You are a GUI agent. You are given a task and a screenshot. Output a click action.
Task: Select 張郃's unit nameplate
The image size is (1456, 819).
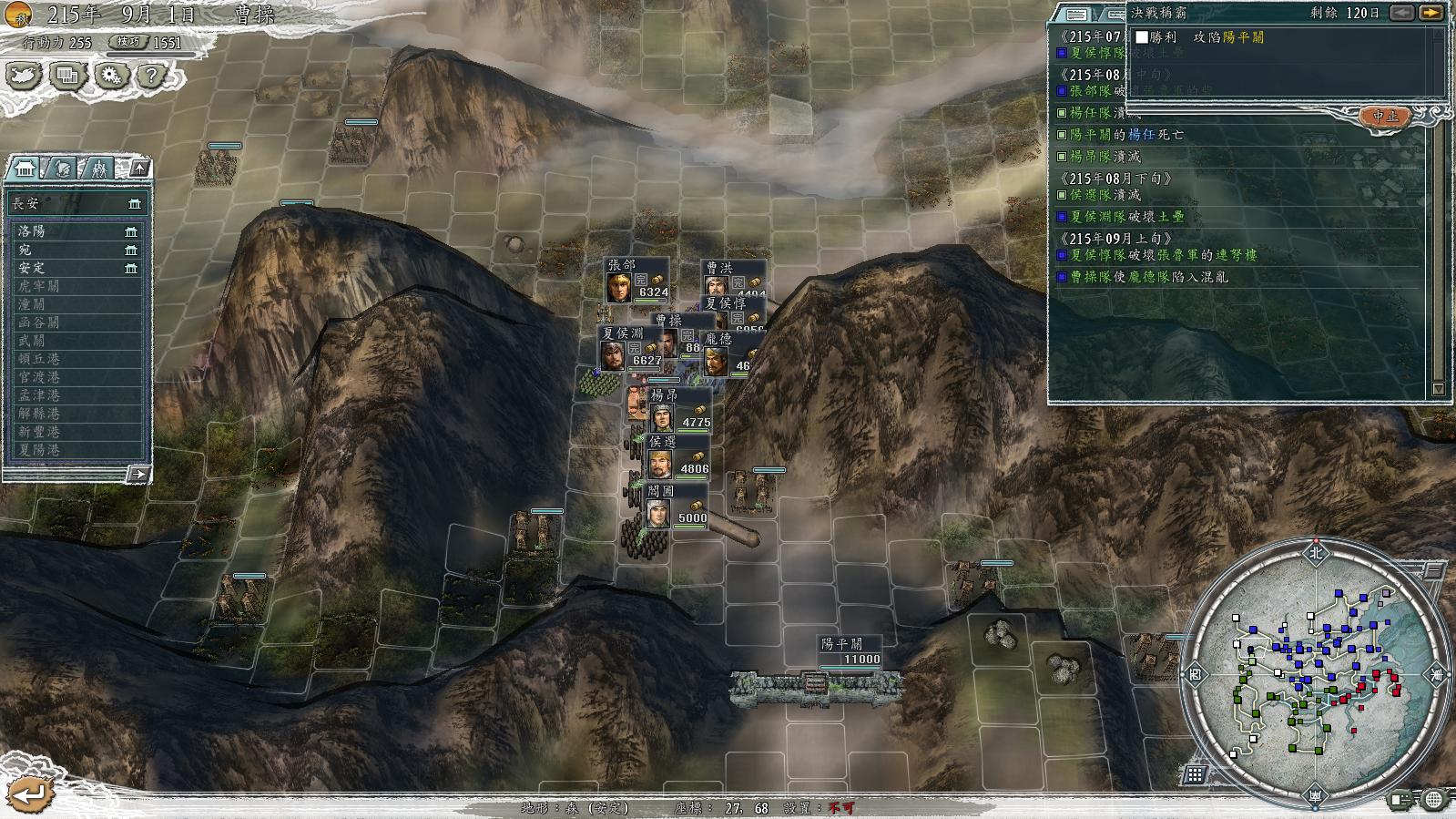637,279
